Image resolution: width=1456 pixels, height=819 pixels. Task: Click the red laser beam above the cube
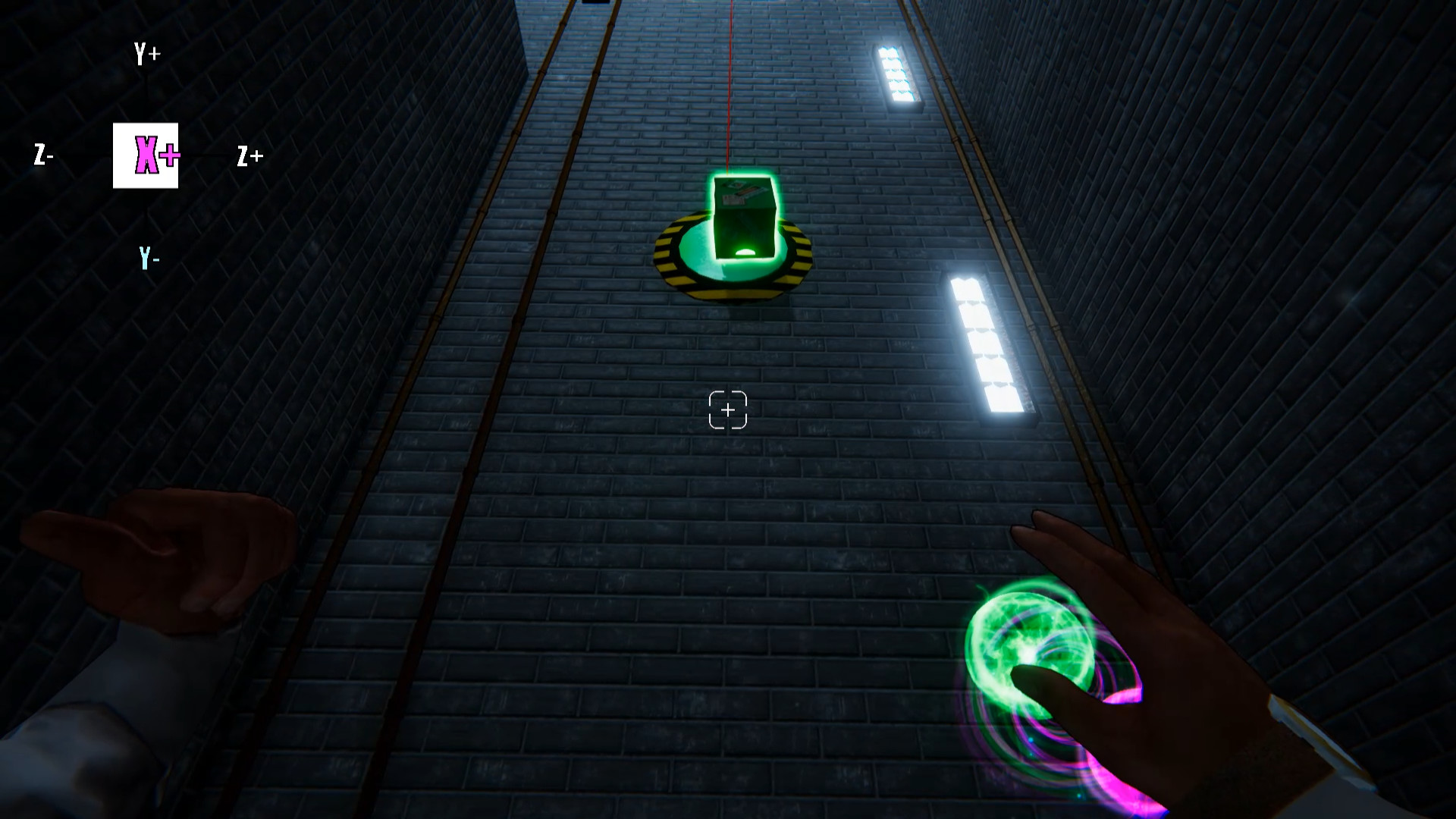tap(730, 83)
